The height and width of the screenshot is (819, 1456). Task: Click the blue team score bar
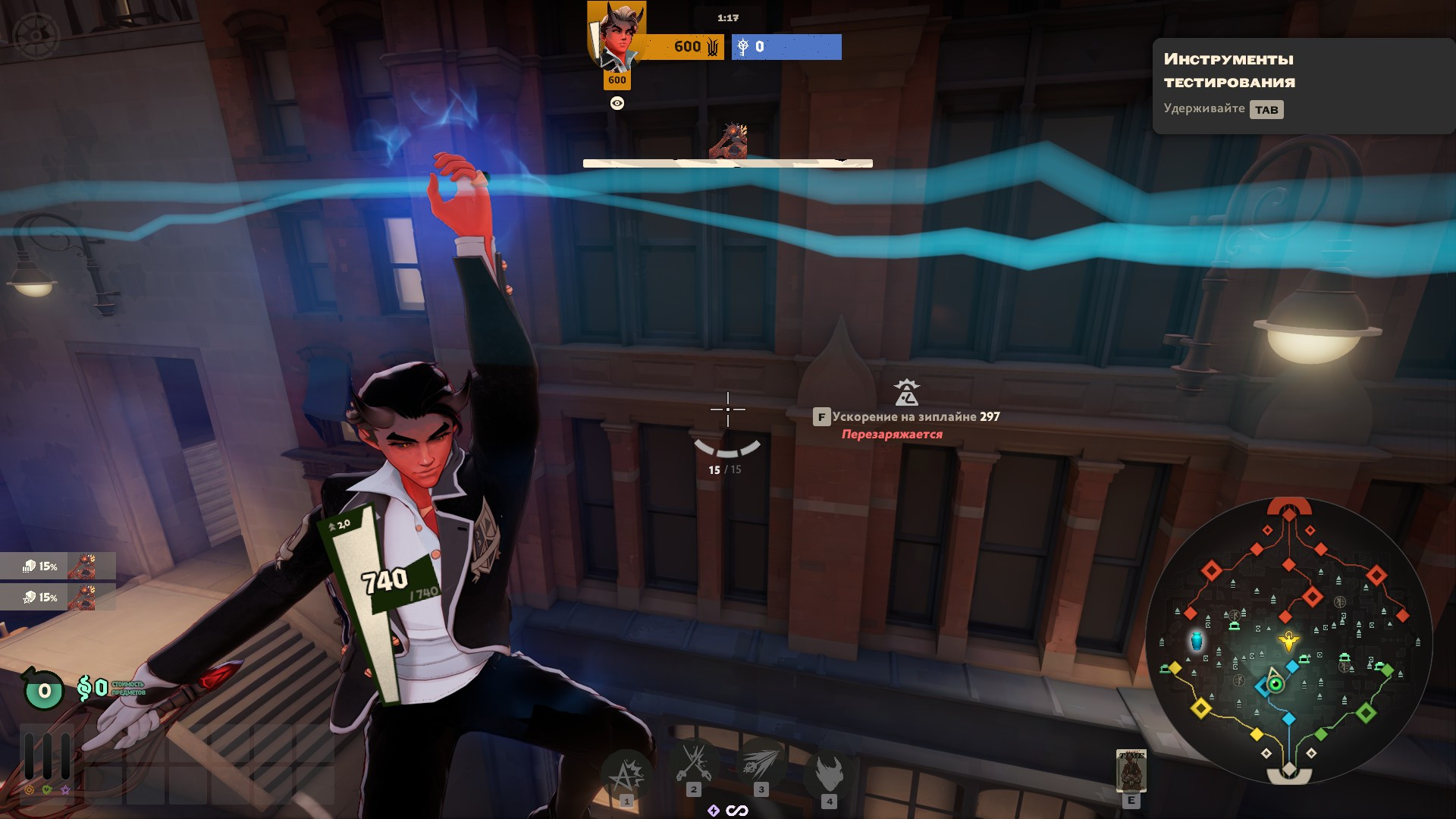[786, 47]
